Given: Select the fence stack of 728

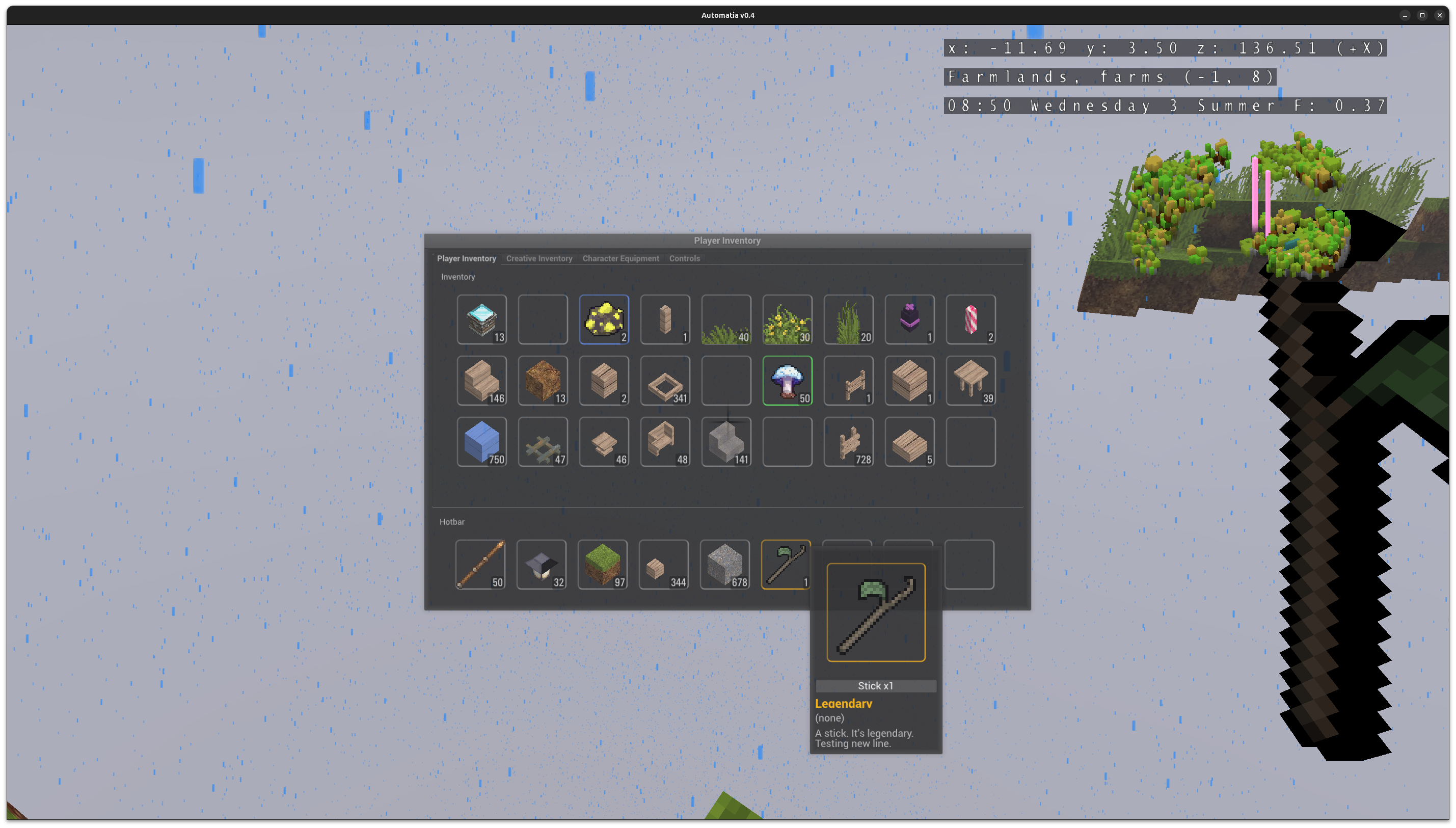Looking at the screenshot, I should click(848, 442).
